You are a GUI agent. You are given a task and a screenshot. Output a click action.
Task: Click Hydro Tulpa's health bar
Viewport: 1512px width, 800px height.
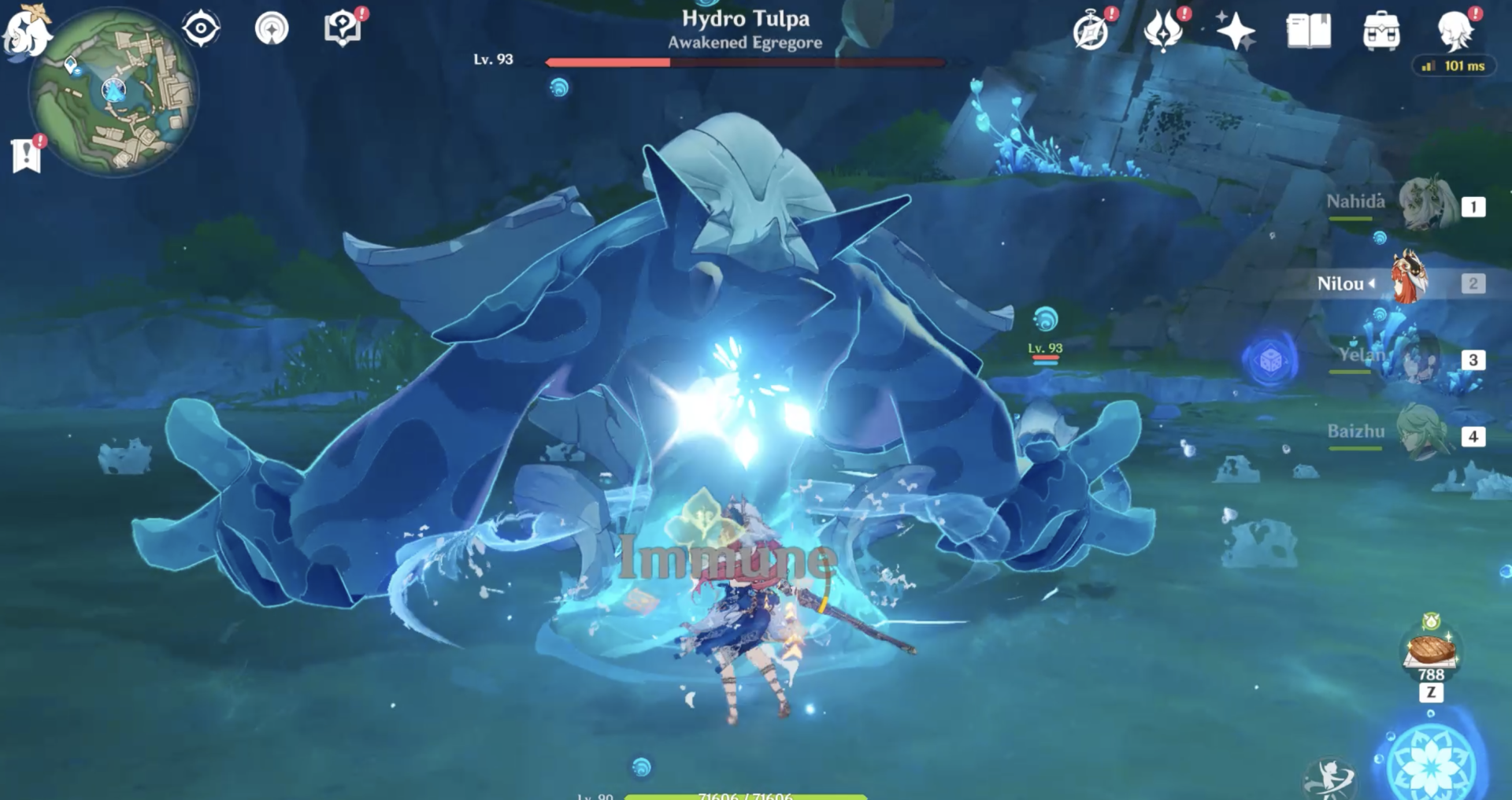748,61
